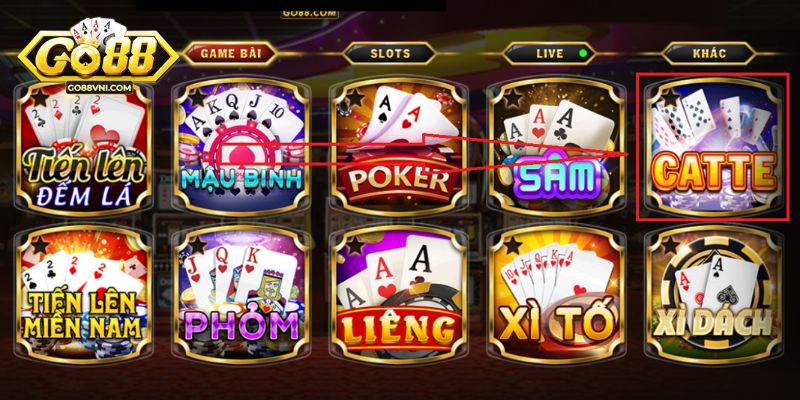This screenshot has width=800, height=400.
Task: Open the Mậu Binh card game
Action: (x=240, y=150)
